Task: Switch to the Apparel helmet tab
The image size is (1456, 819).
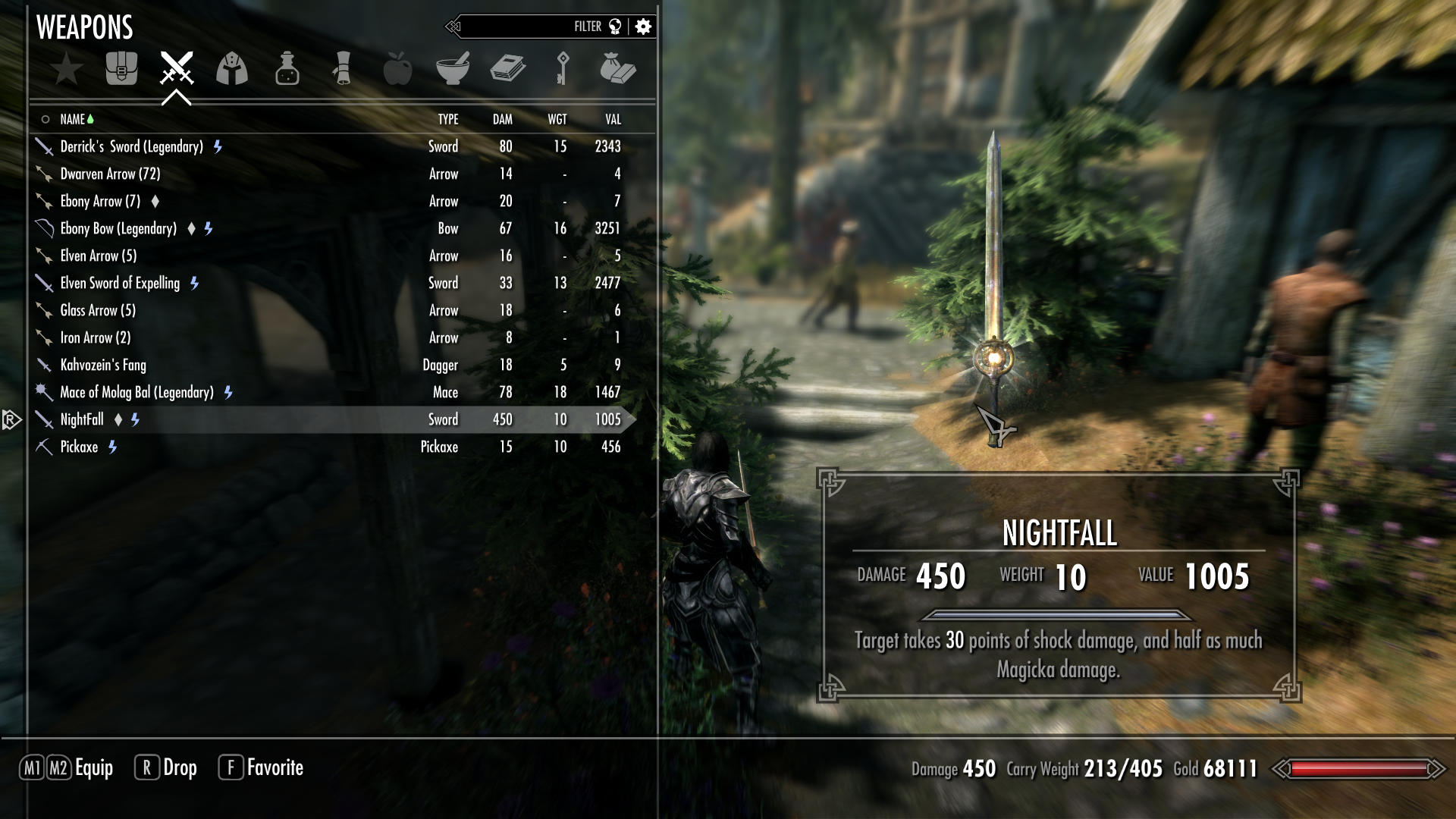Action: click(232, 69)
